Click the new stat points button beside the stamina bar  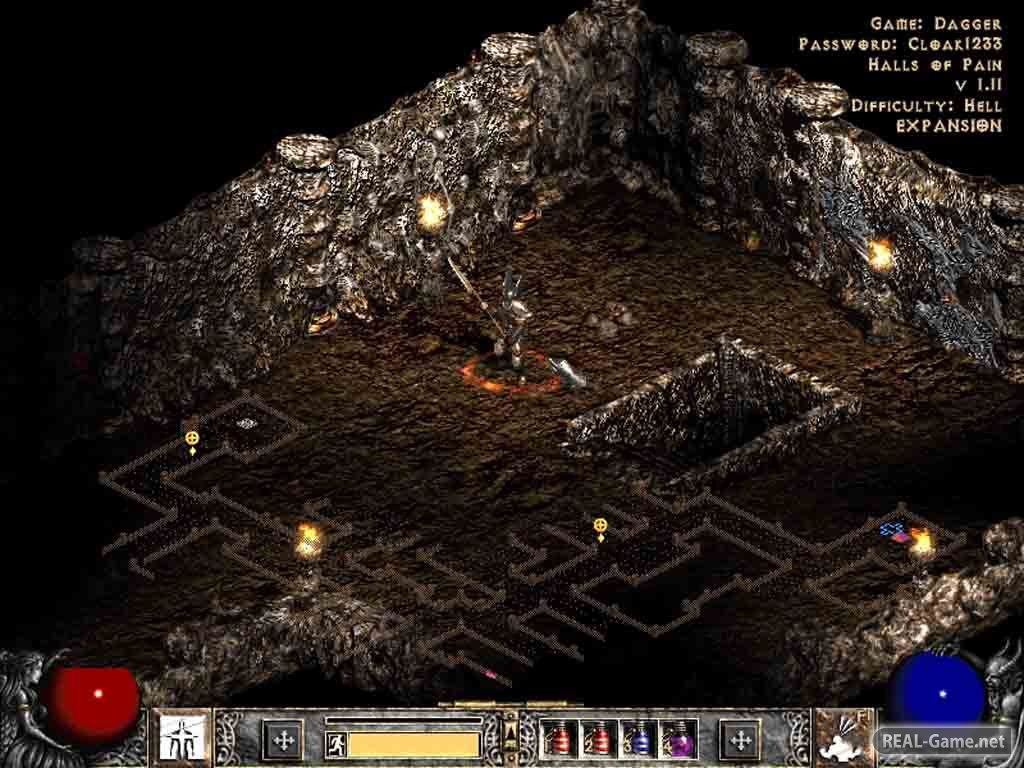(x=283, y=740)
